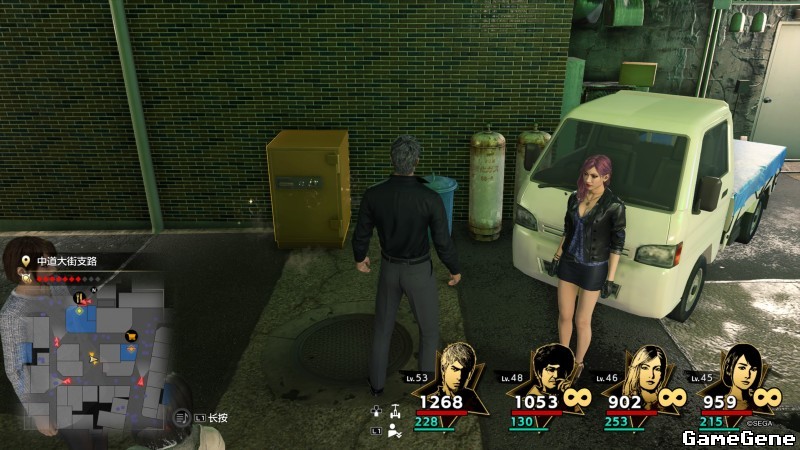Click the restaurant fork-and-knife map marker
Screen dimensions: 800x450
[79, 297]
